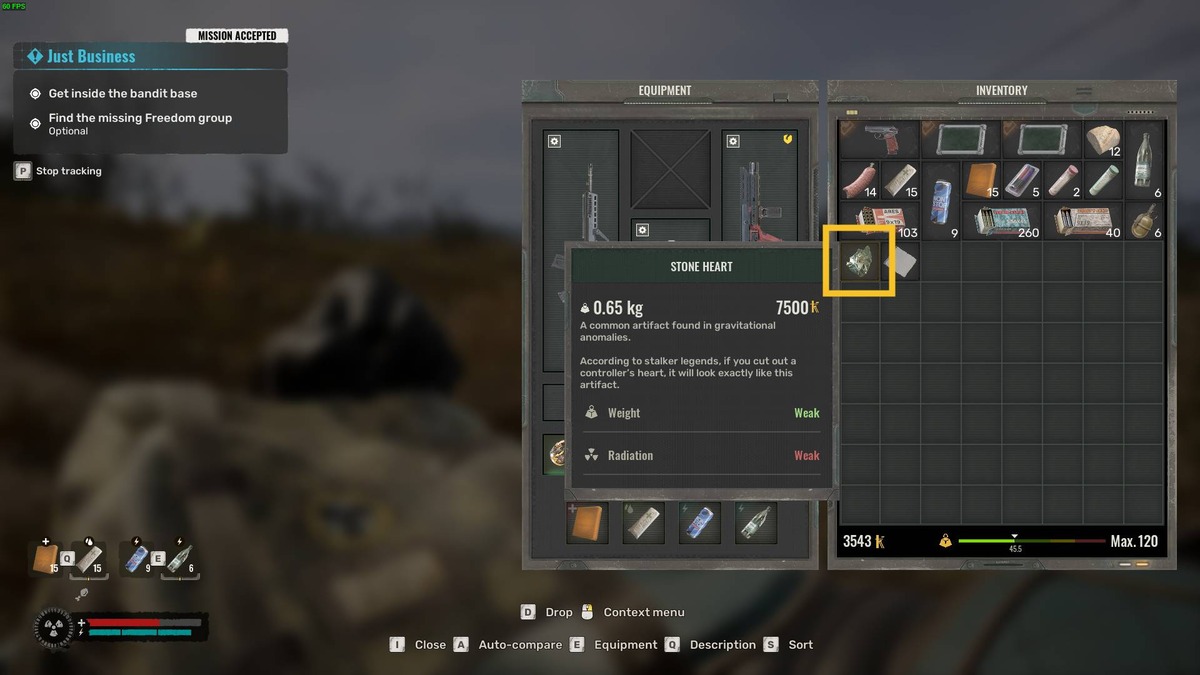Select the blister pack stack of 5
This screenshot has height=675, width=1200.
1022,180
